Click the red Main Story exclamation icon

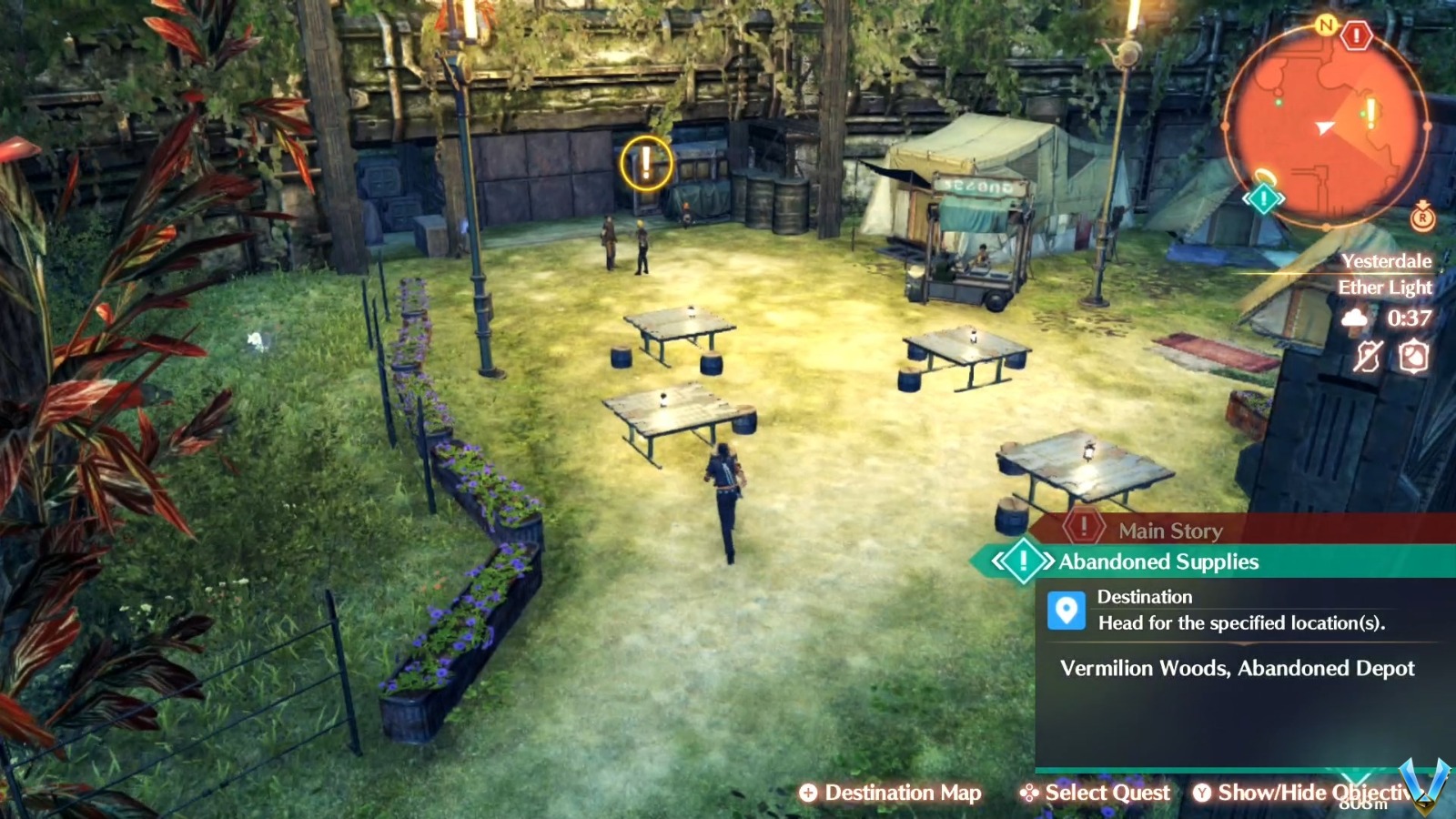(1084, 527)
